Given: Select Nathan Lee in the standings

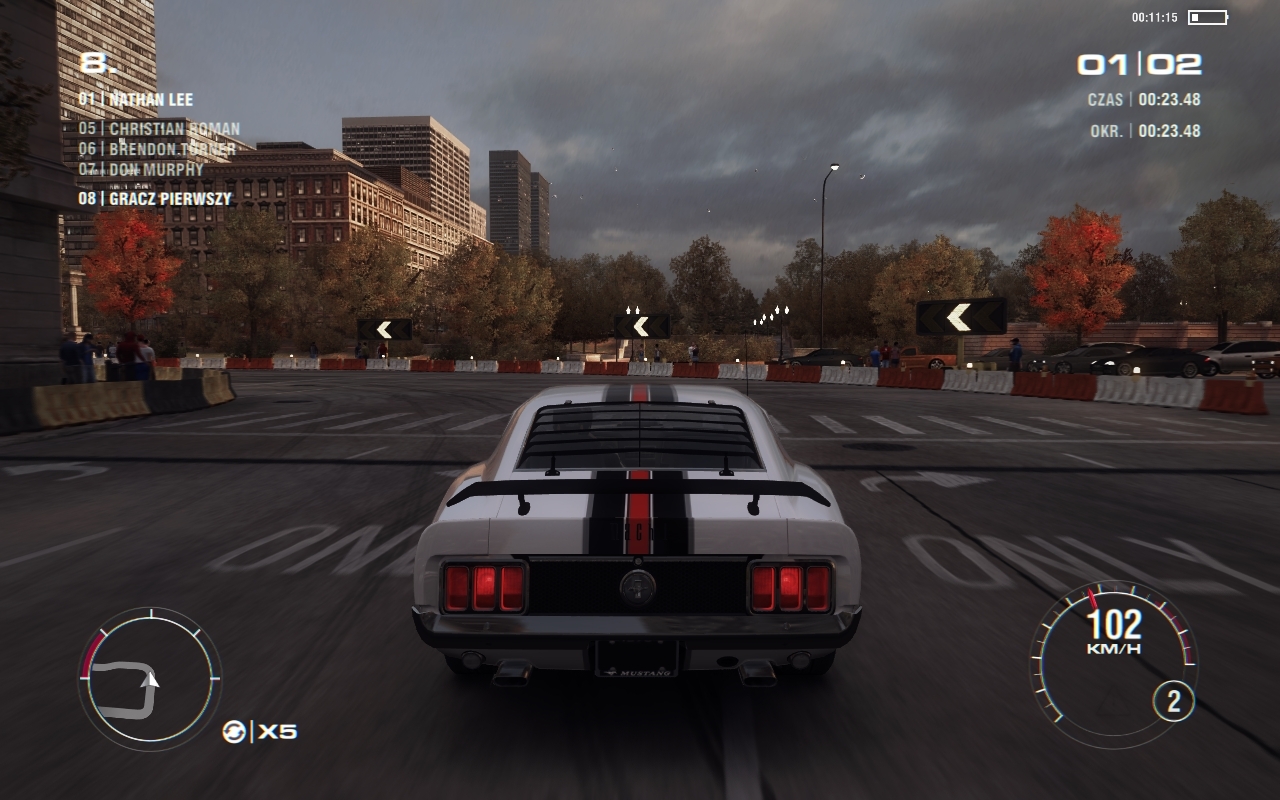Looking at the screenshot, I should coord(136,100).
